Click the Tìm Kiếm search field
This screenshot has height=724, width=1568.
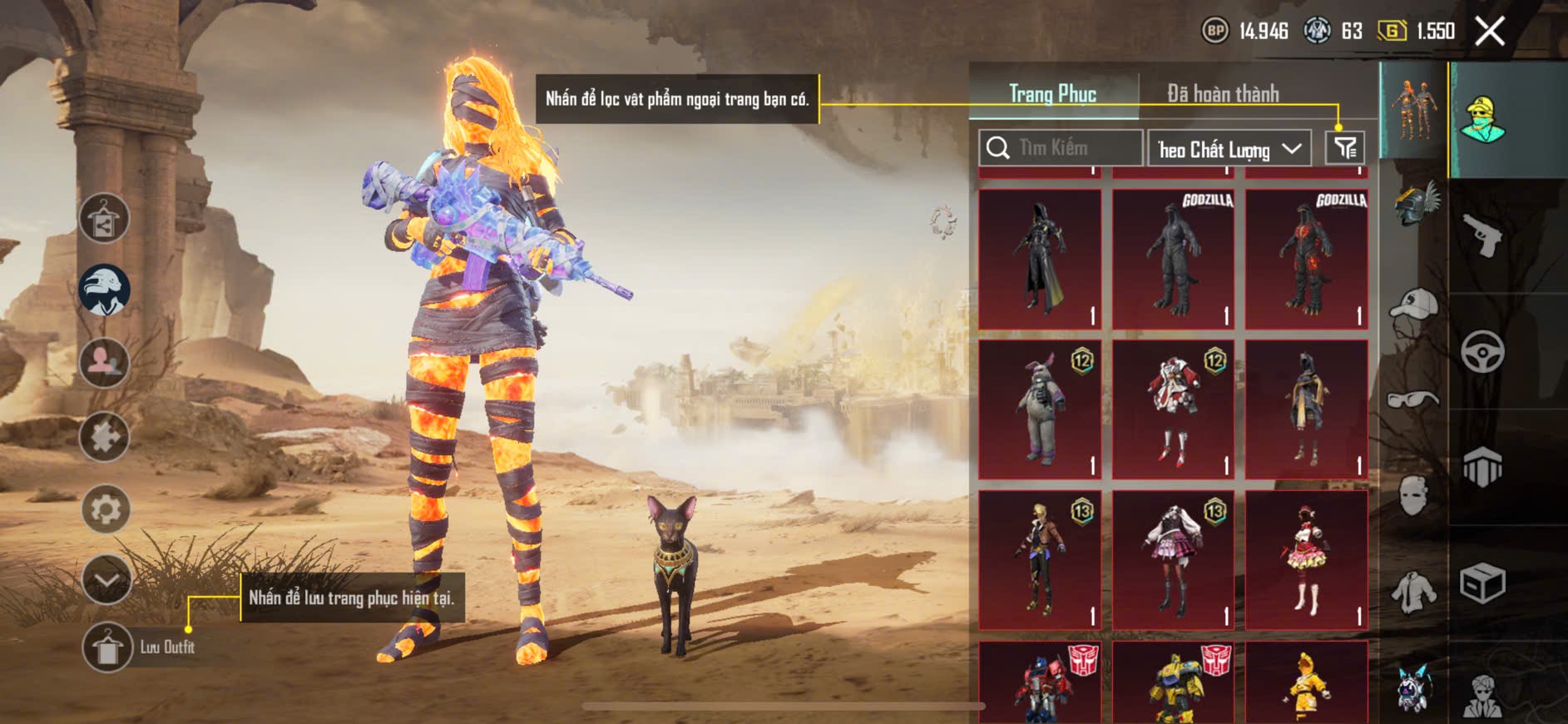[1061, 148]
